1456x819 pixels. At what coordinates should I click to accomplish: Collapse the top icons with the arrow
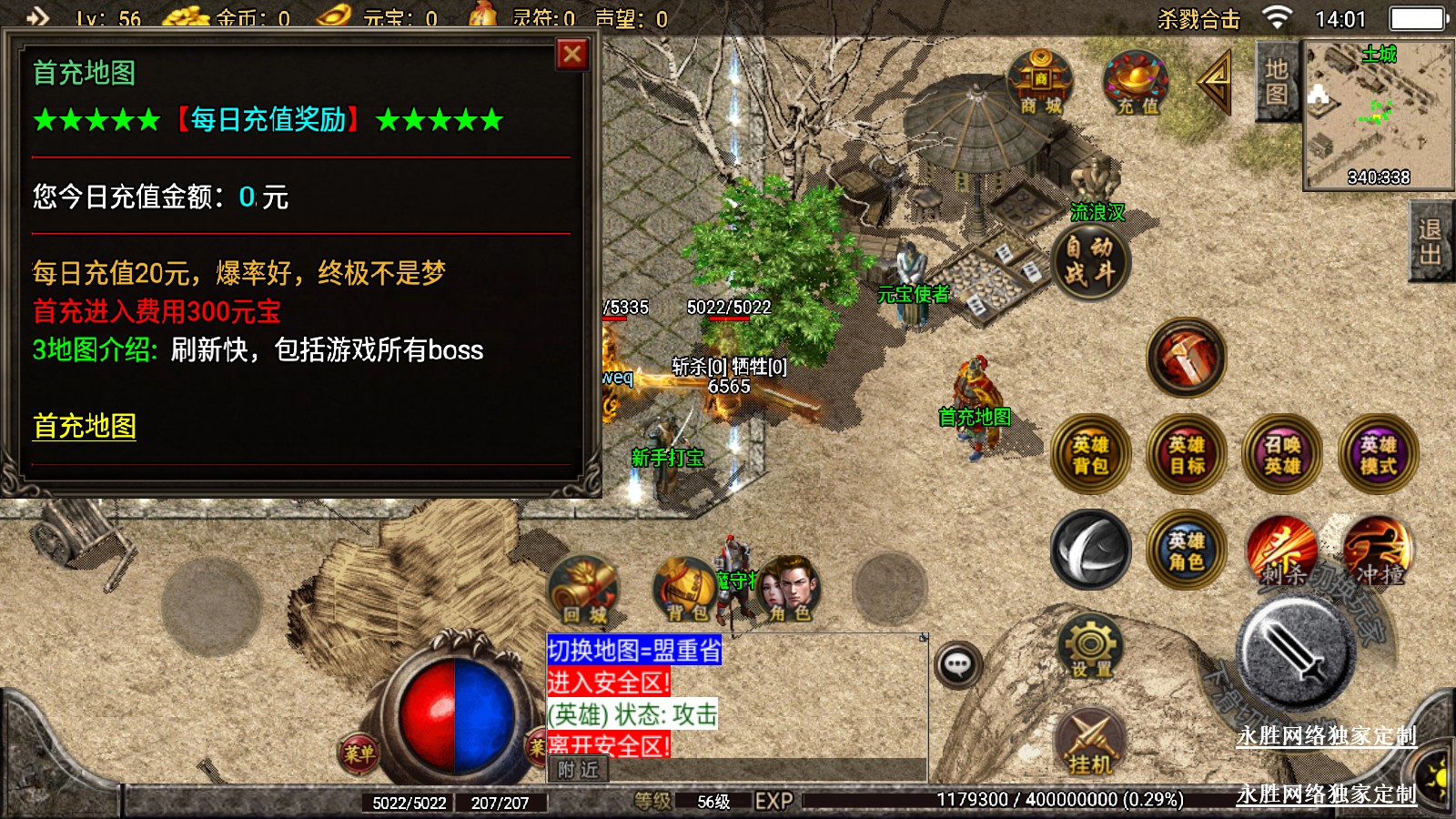click(1215, 82)
